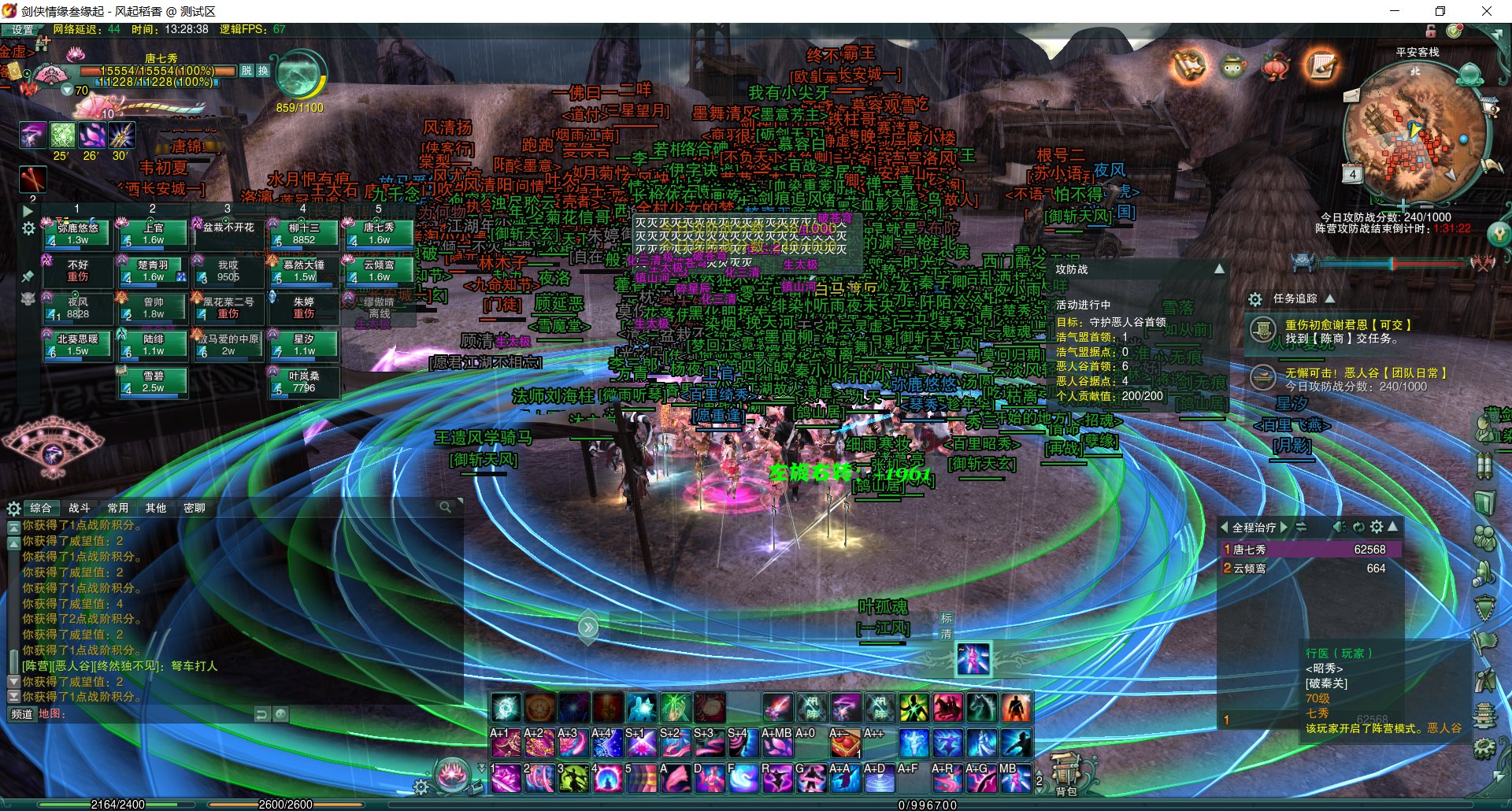The width and height of the screenshot is (1512, 811).
Task: Click the 频道 channel button
Action: pos(21,714)
